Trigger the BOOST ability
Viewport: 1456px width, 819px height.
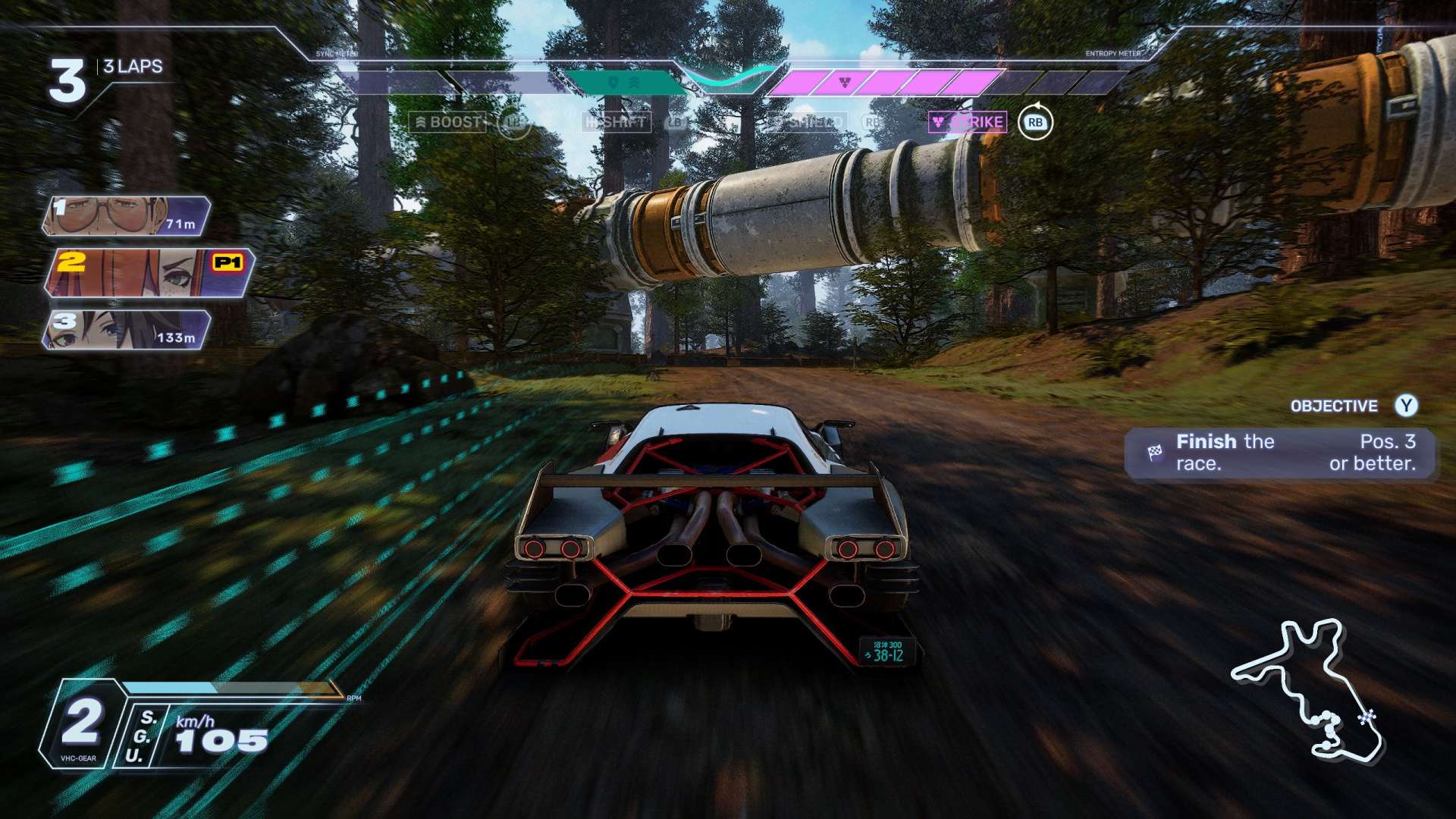[447, 122]
